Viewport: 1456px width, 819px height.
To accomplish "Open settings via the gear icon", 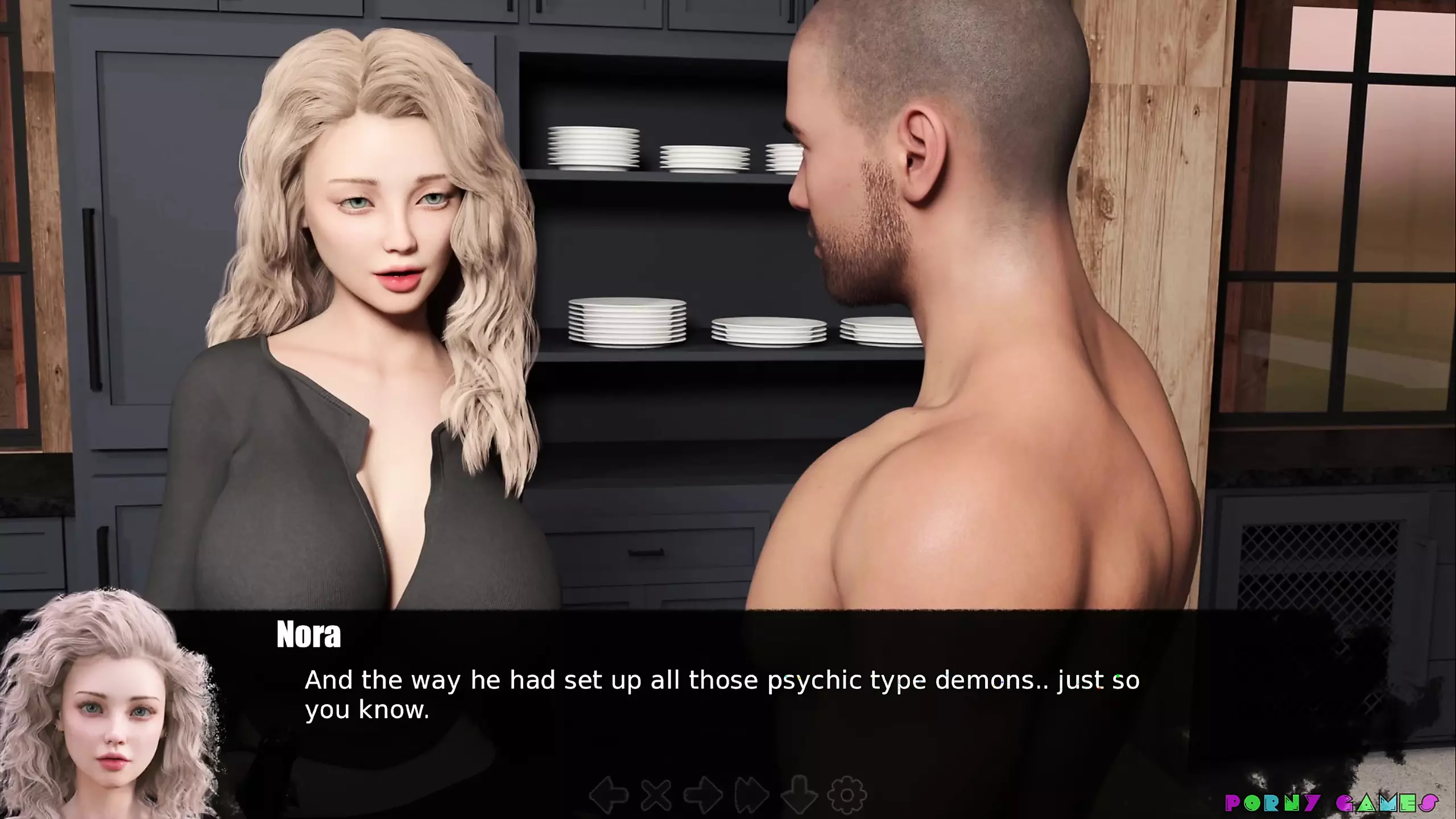I will tap(847, 794).
